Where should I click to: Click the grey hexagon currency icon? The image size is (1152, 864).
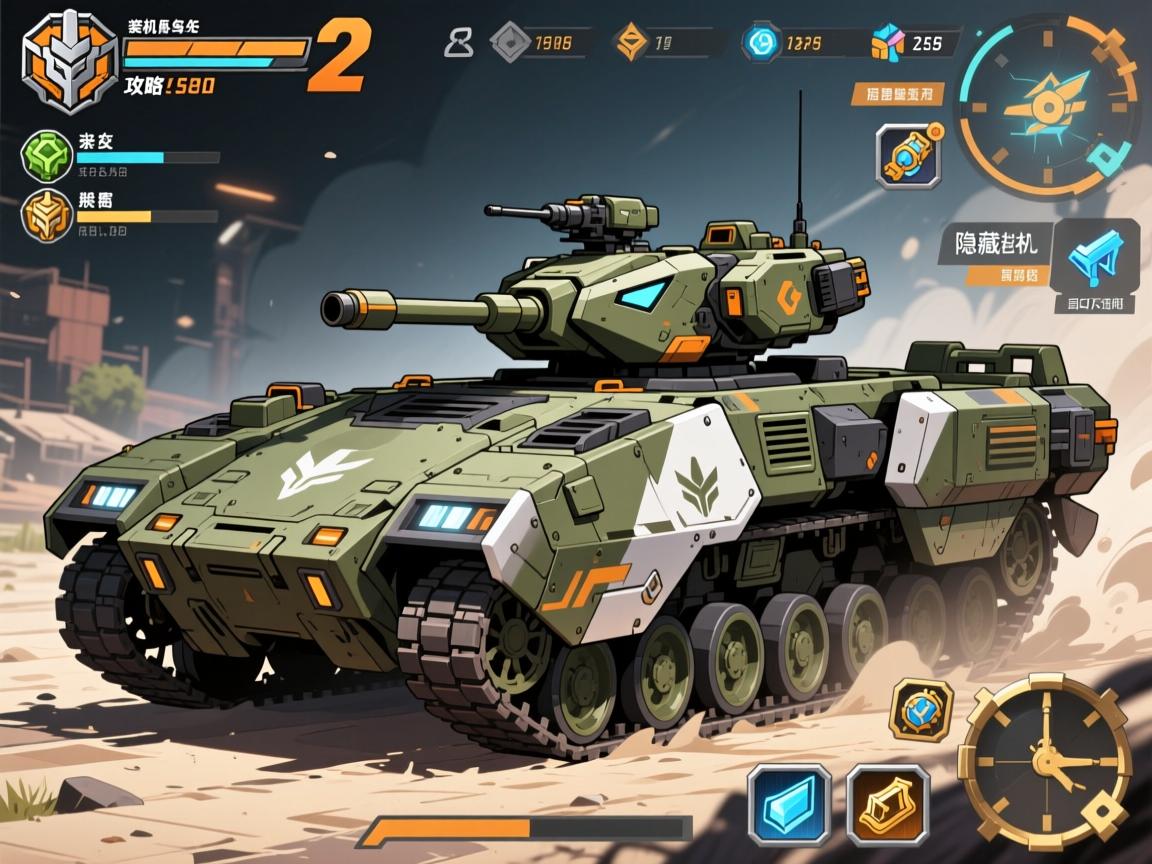pyautogui.click(x=511, y=43)
